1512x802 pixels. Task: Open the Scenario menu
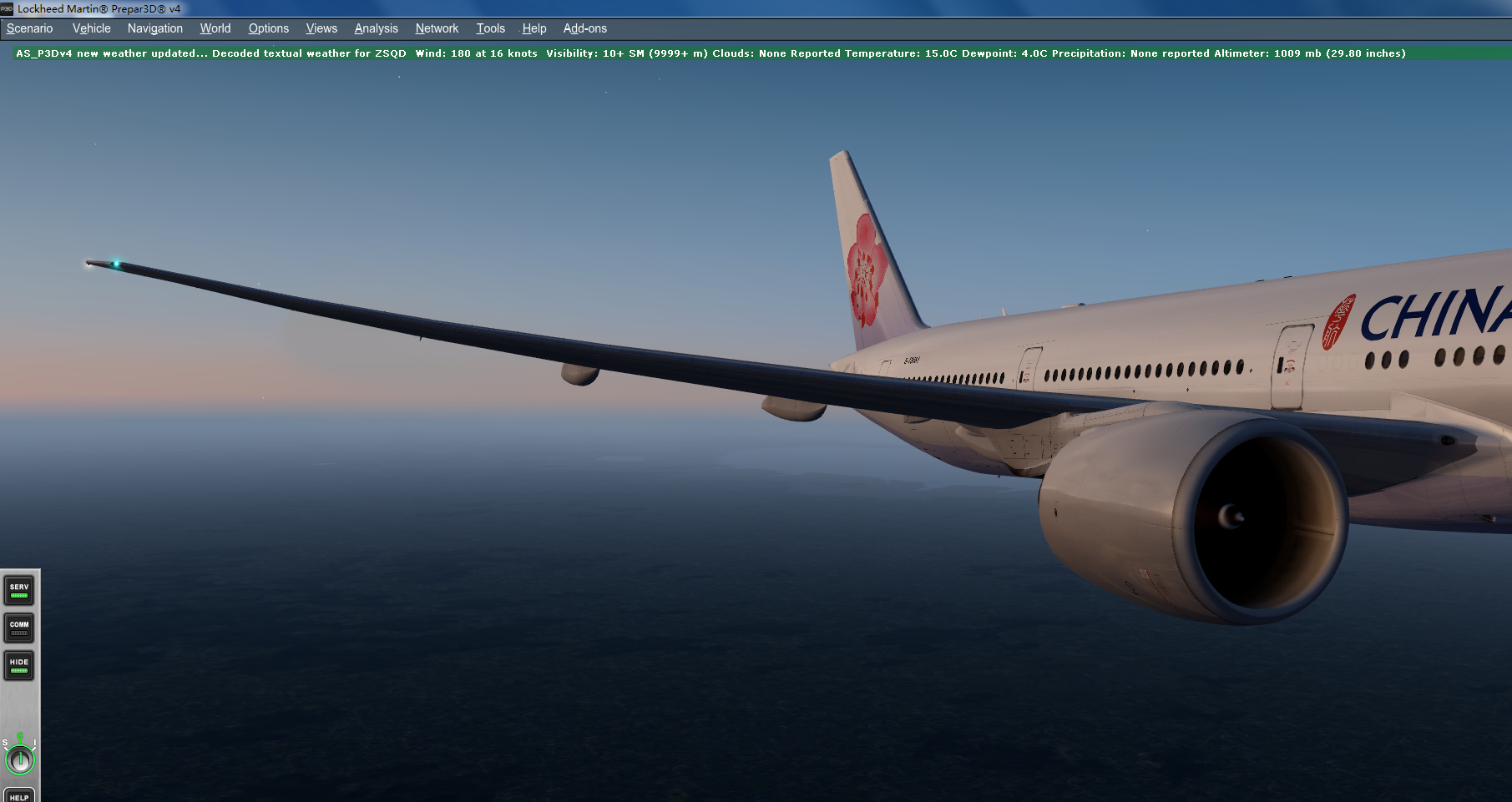point(29,28)
